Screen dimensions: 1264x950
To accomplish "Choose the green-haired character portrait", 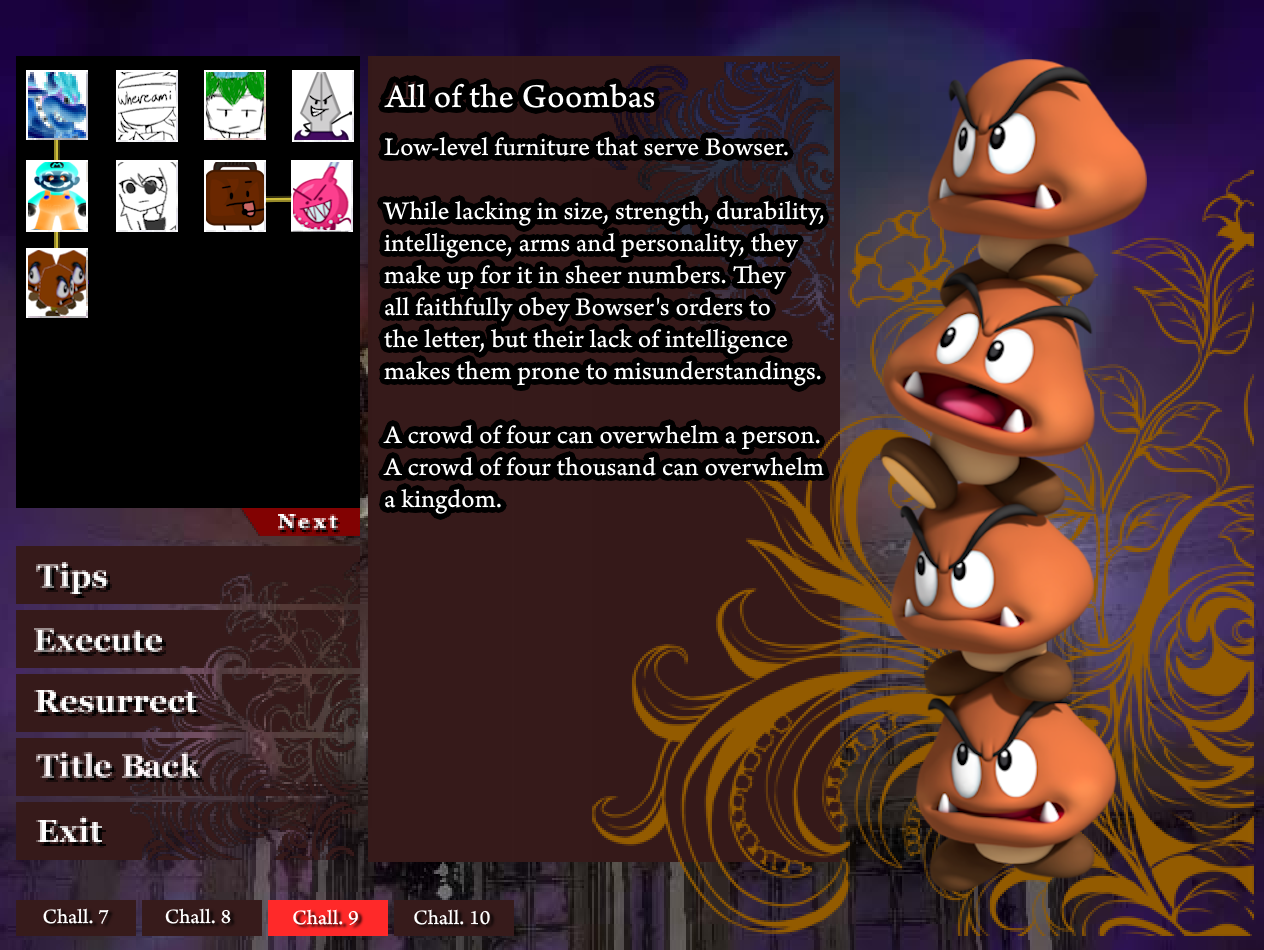I will 235,105.
